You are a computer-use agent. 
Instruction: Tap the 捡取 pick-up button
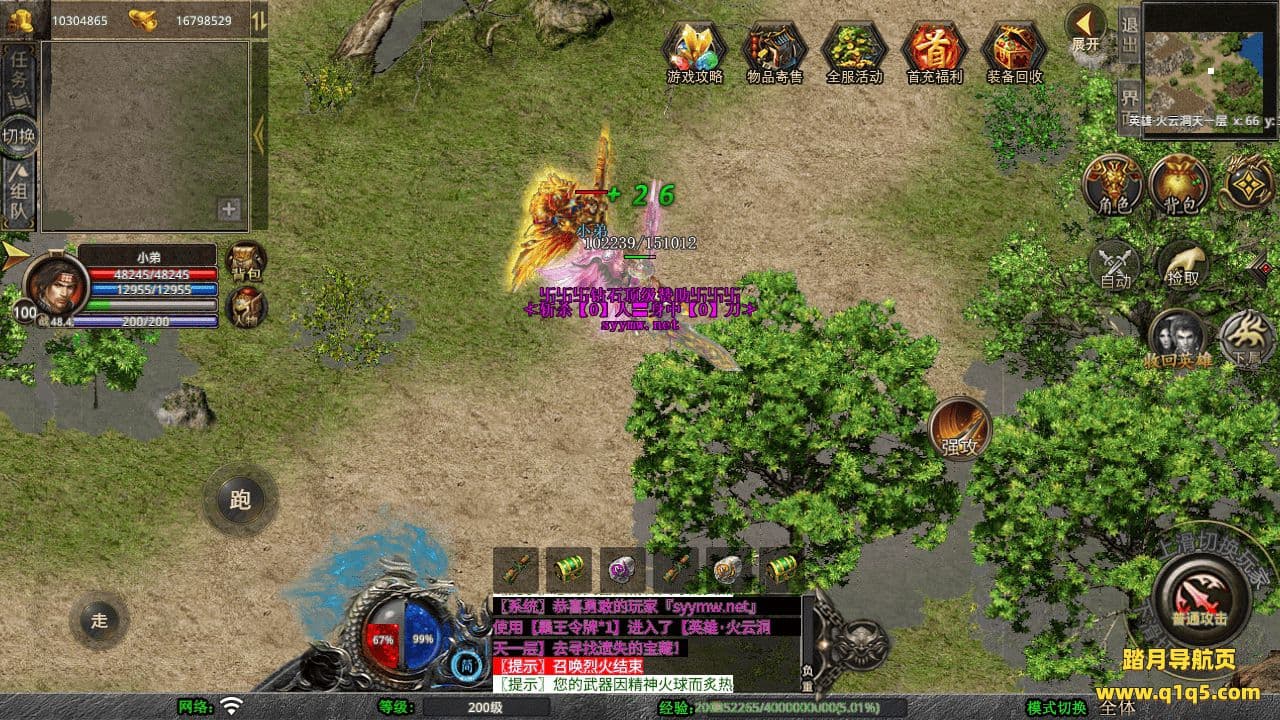pos(1181,266)
